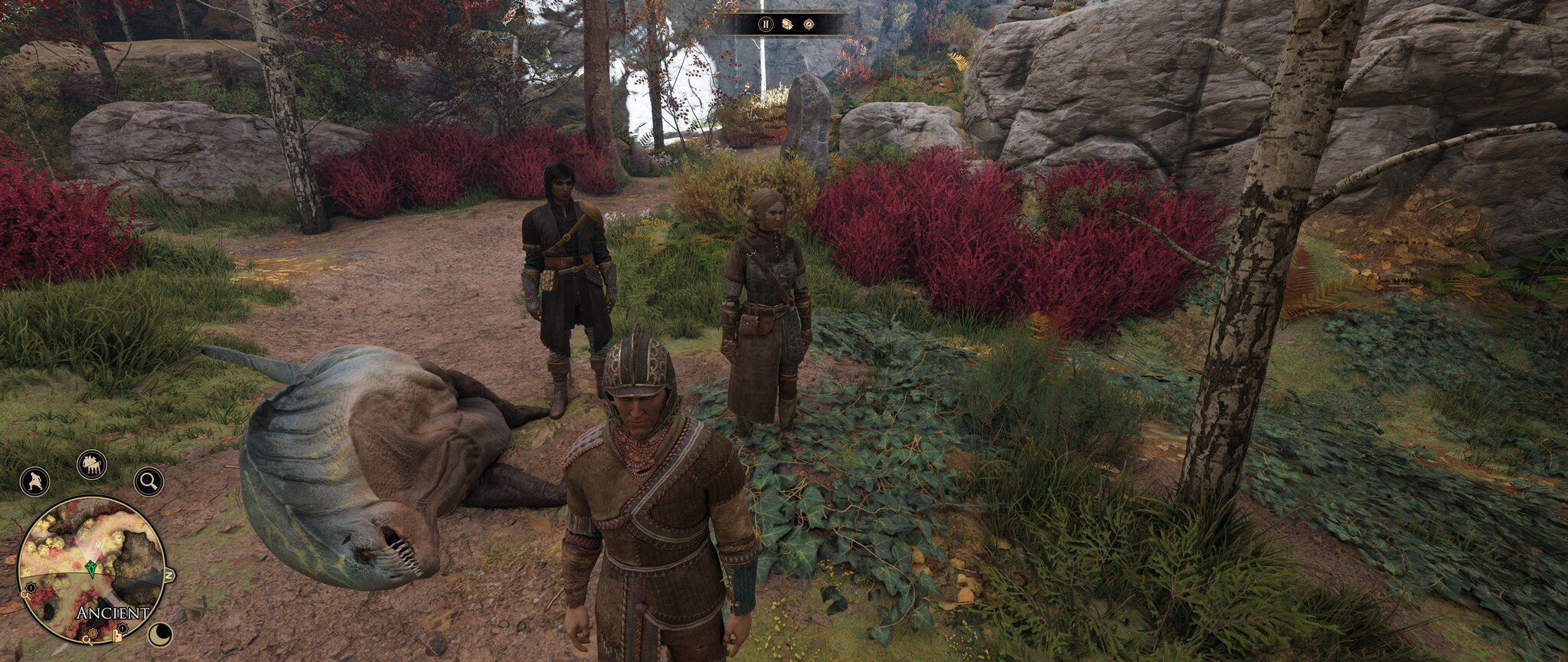Open the backpack icon in the top bar
The image size is (1568, 662).
787,25
